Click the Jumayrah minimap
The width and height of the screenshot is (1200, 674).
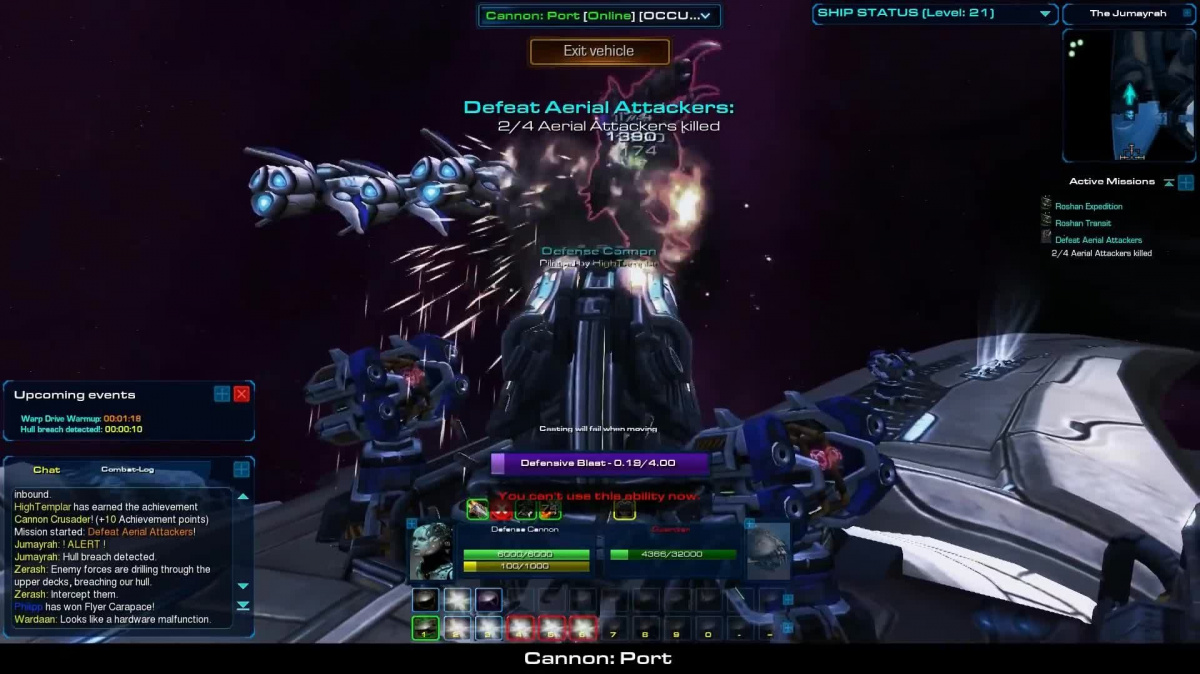tap(1129, 95)
